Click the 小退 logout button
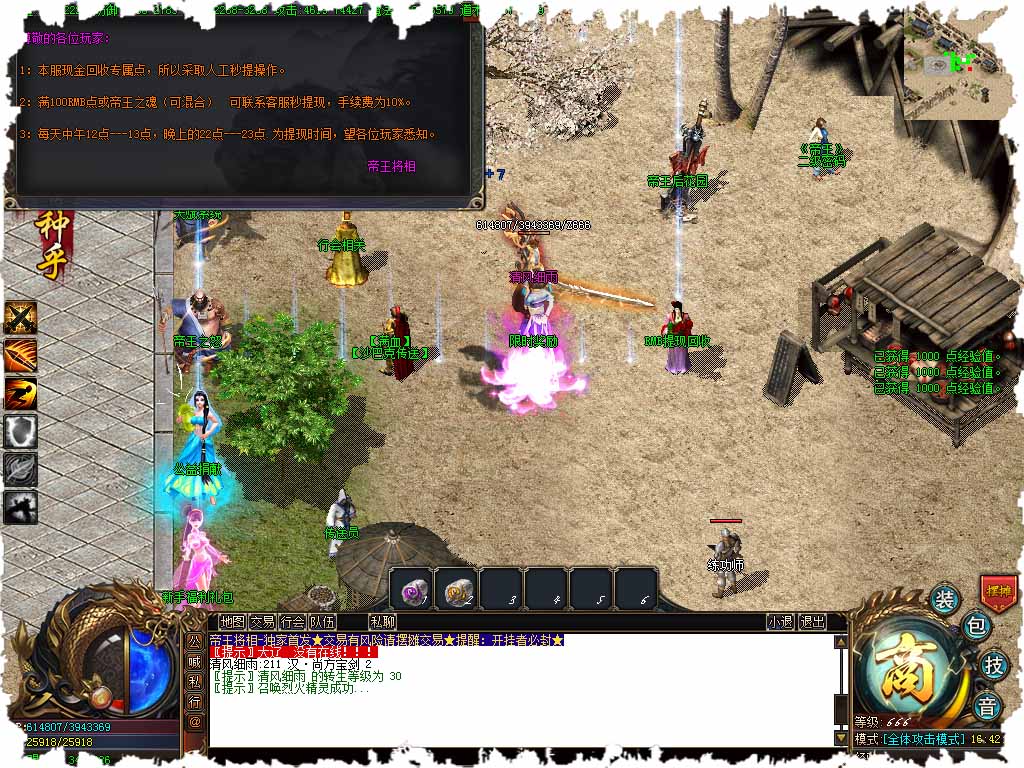Screen dimensions: 1024x768 pyautogui.click(x=781, y=622)
